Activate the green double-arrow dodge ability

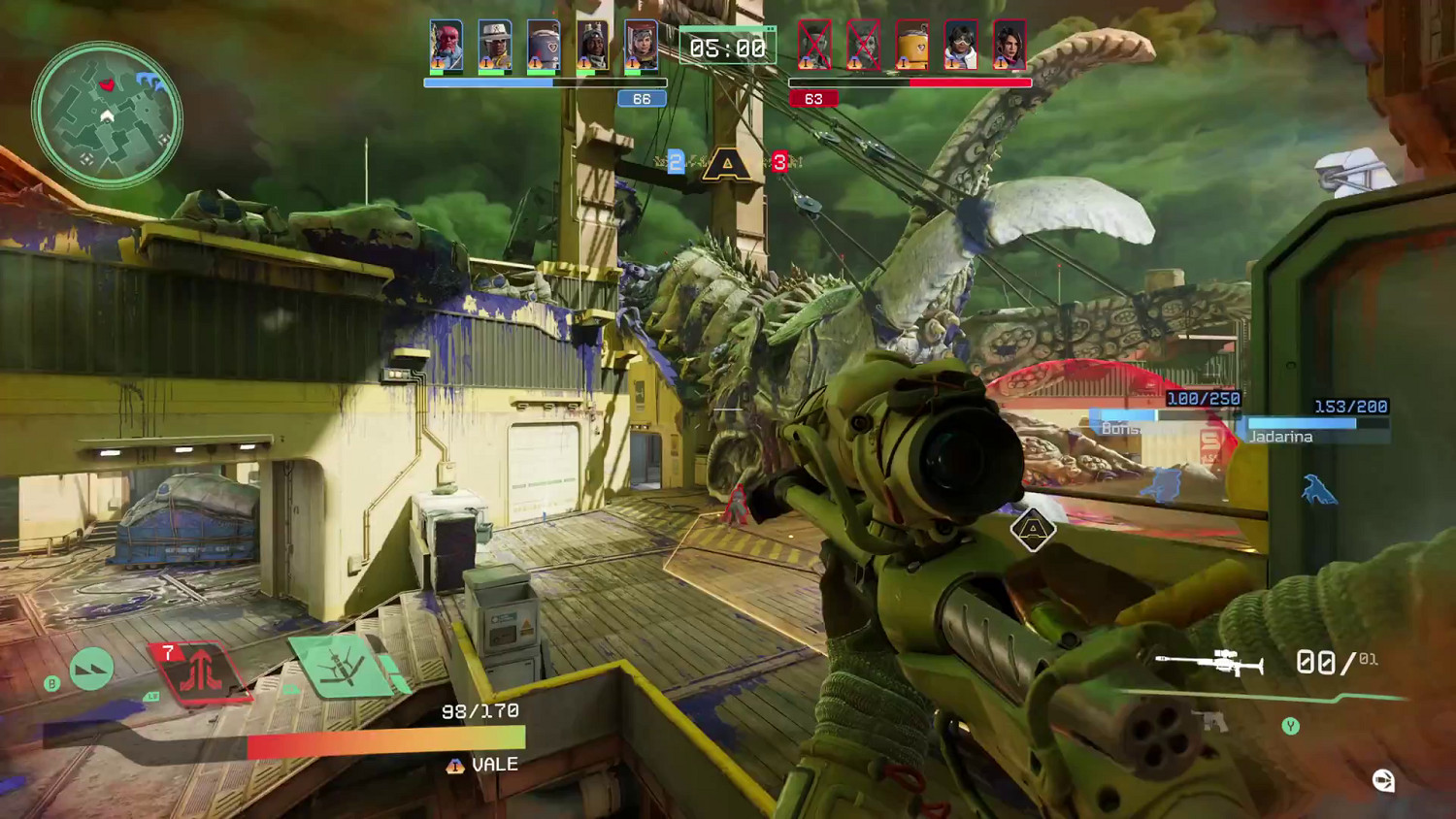click(91, 669)
